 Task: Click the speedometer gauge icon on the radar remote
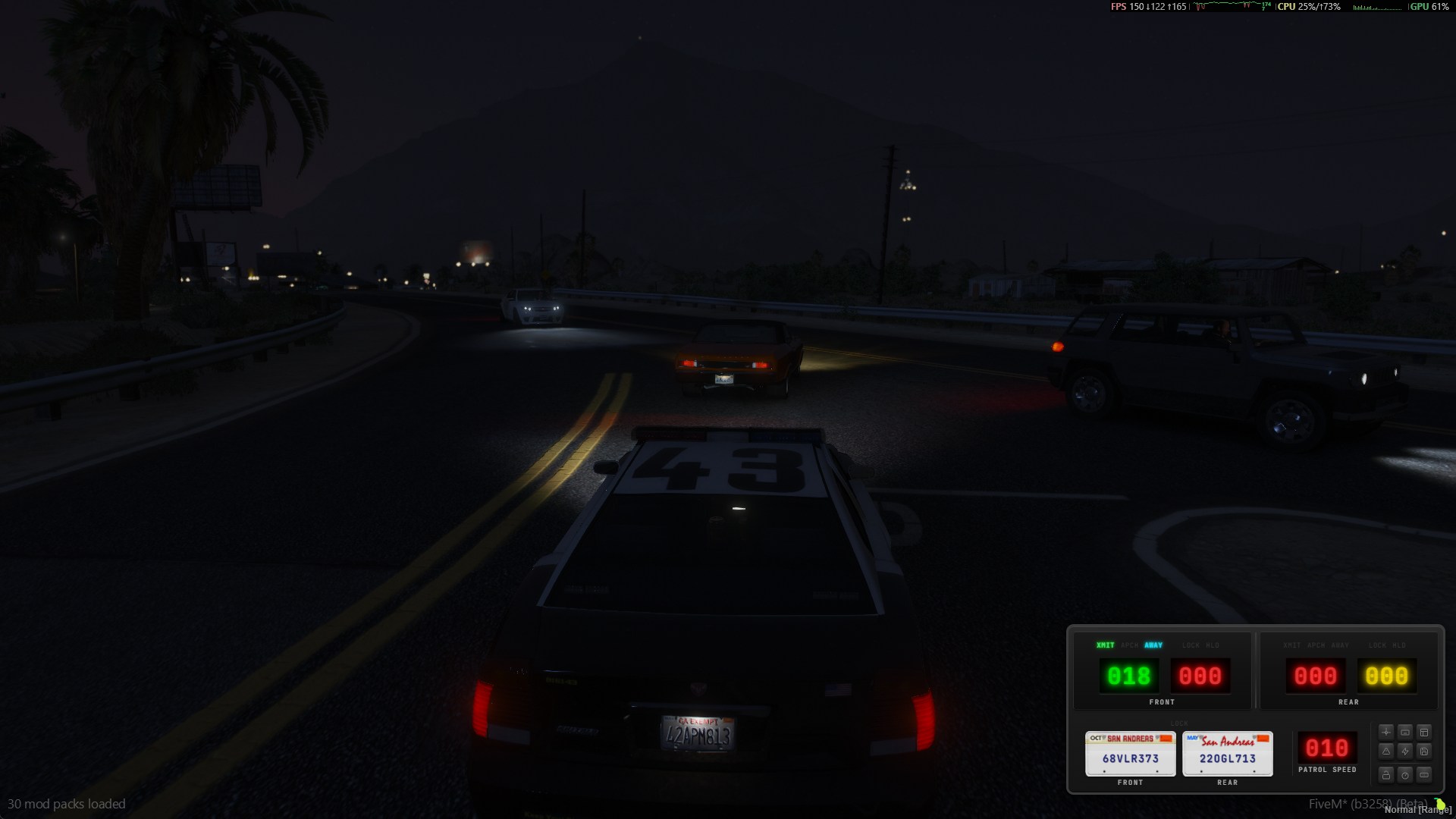pyautogui.click(x=1405, y=775)
